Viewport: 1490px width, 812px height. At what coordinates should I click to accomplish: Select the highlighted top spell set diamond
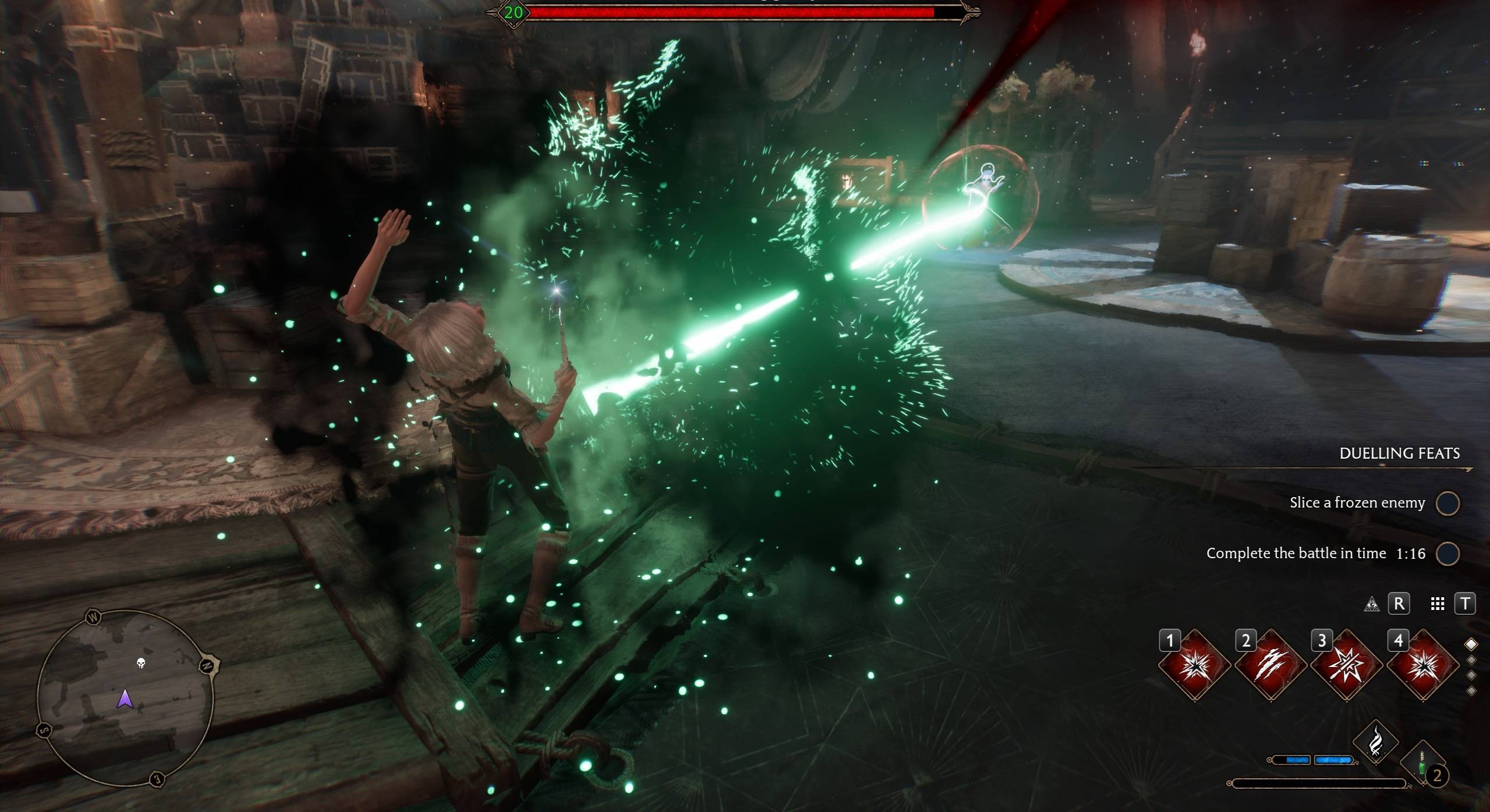click(1471, 644)
